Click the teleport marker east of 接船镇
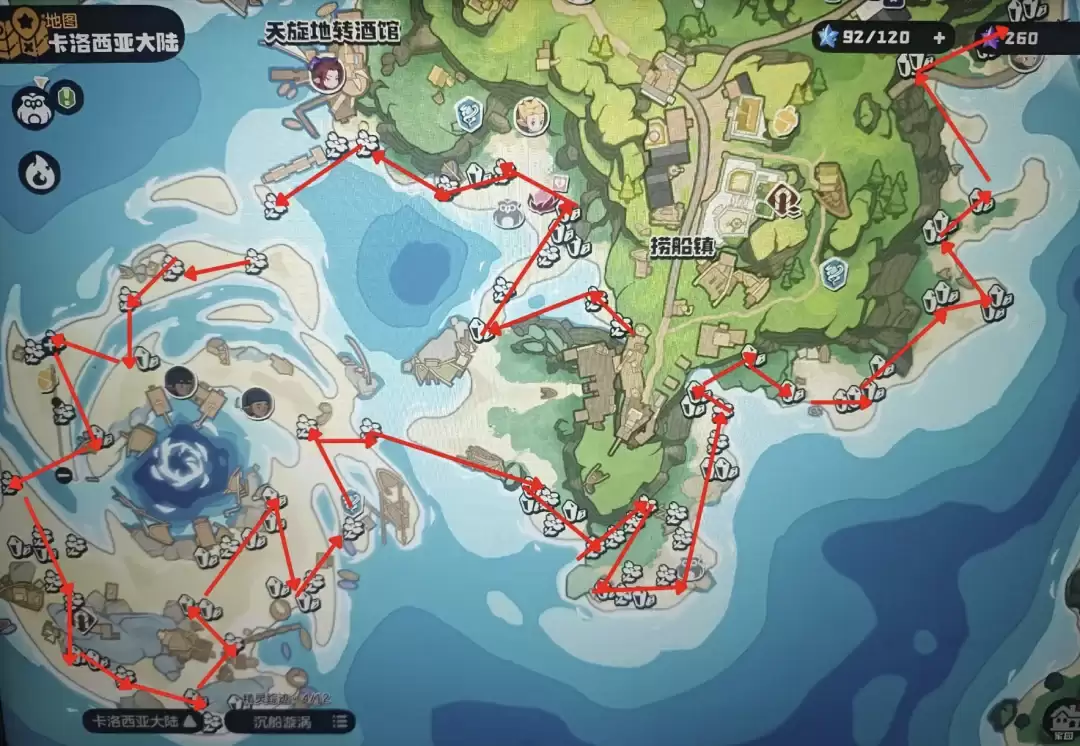Image resolution: width=1080 pixels, height=746 pixels. (833, 272)
